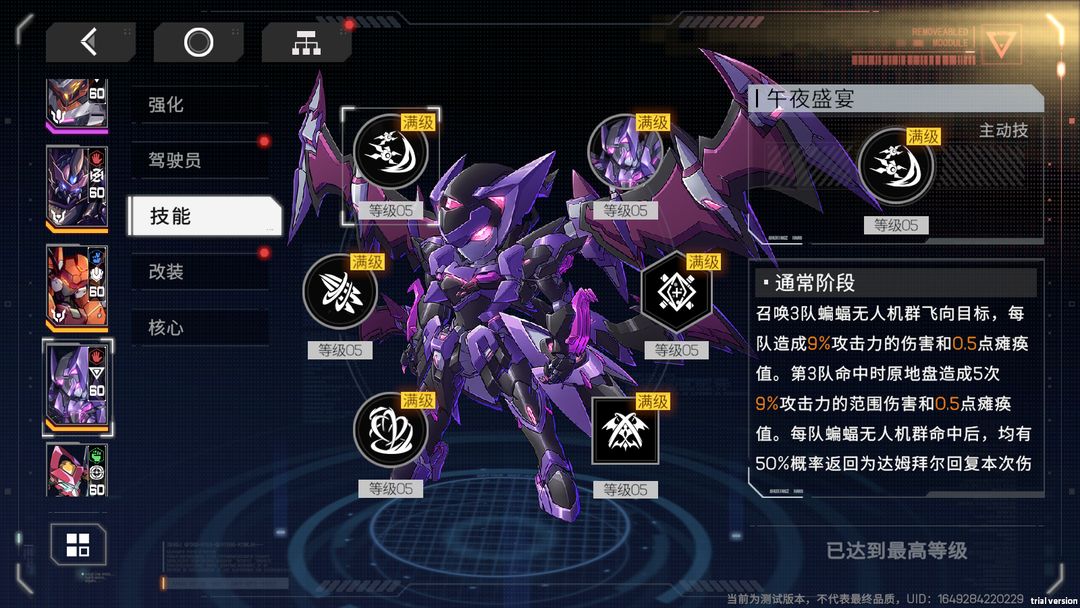The image size is (1080, 608).
Task: Select the hexagonal crossed-diamond skill icon
Action: 676,292
